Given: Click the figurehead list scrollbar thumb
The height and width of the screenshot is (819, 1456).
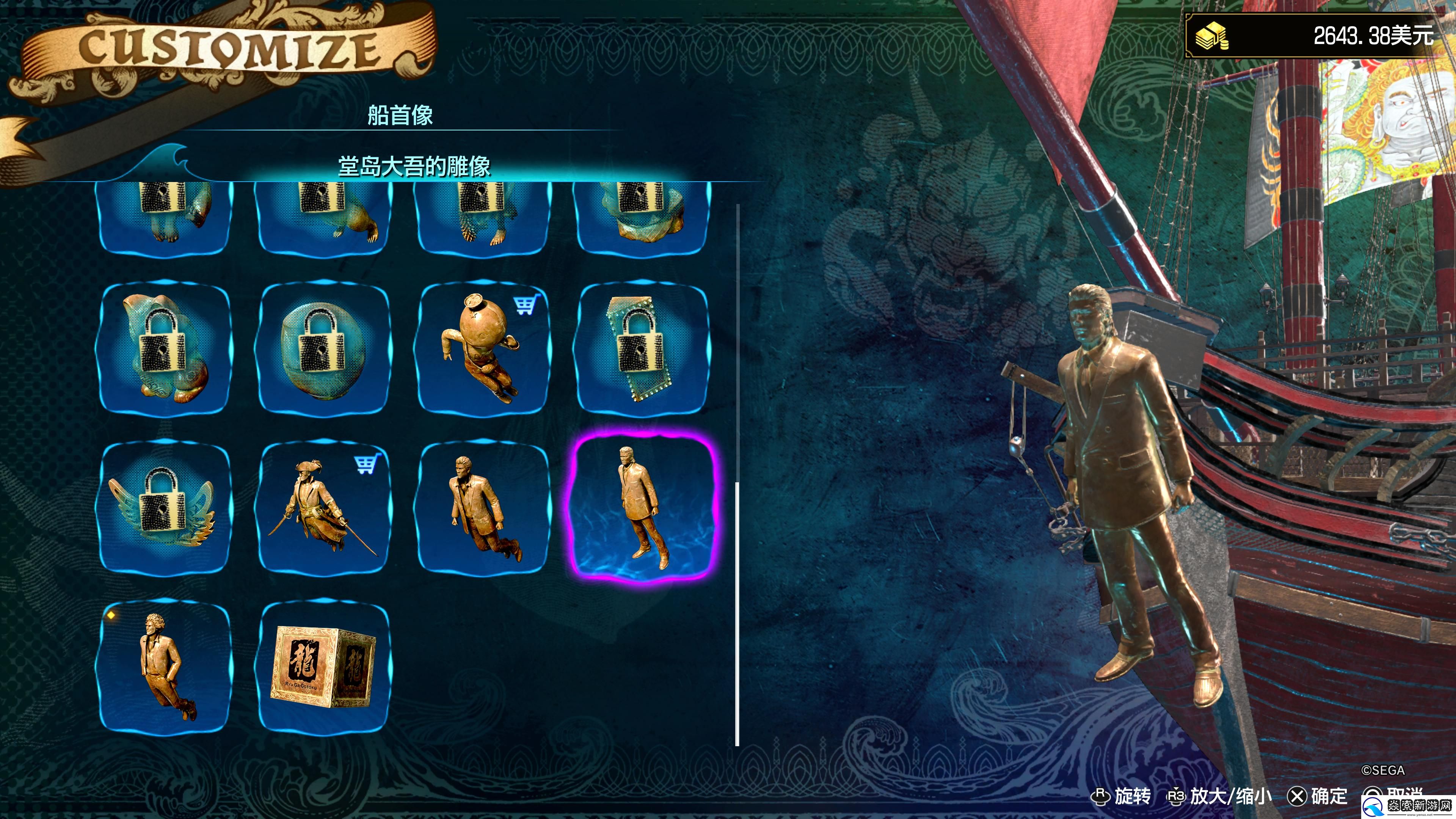Looking at the screenshot, I should pos(737,613).
